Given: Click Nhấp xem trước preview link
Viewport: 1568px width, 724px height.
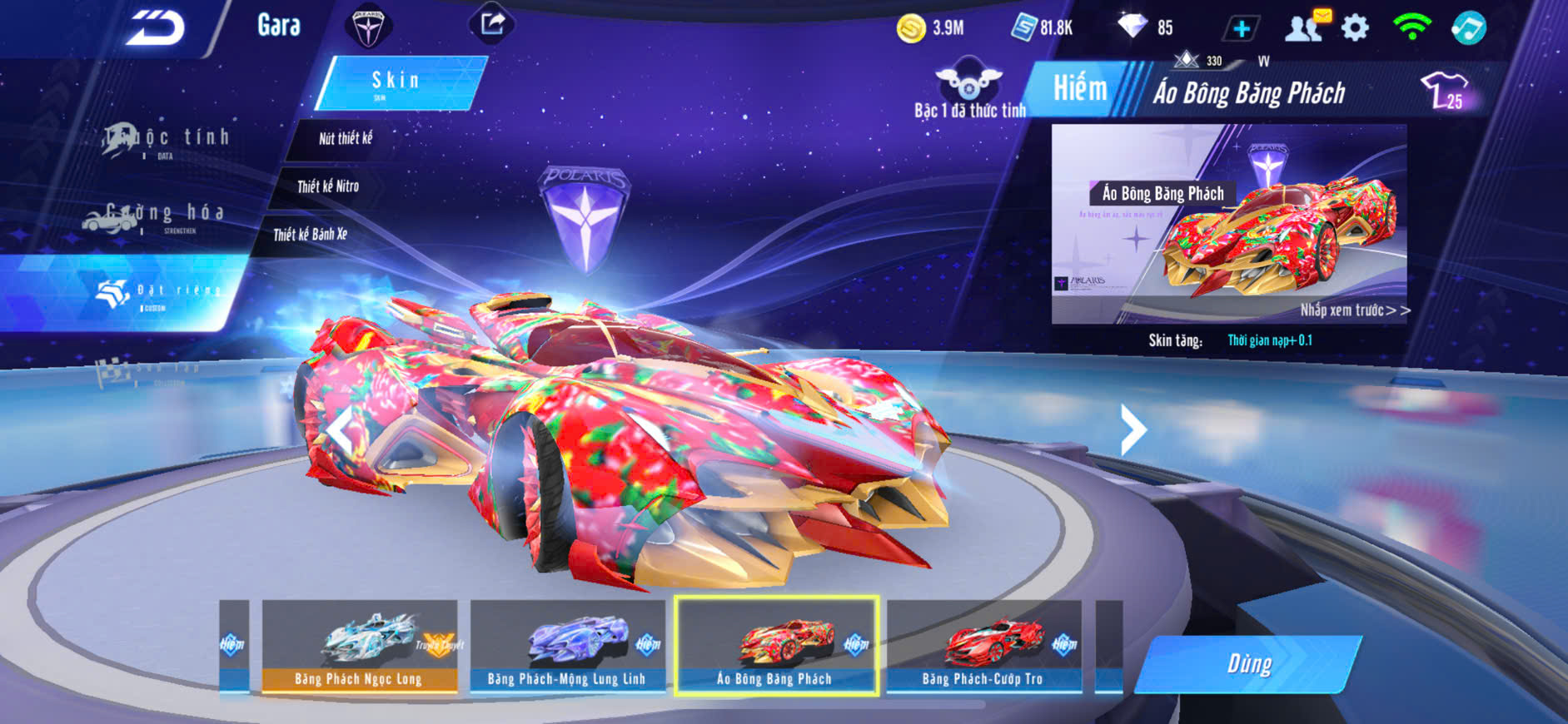Looking at the screenshot, I should (1354, 310).
